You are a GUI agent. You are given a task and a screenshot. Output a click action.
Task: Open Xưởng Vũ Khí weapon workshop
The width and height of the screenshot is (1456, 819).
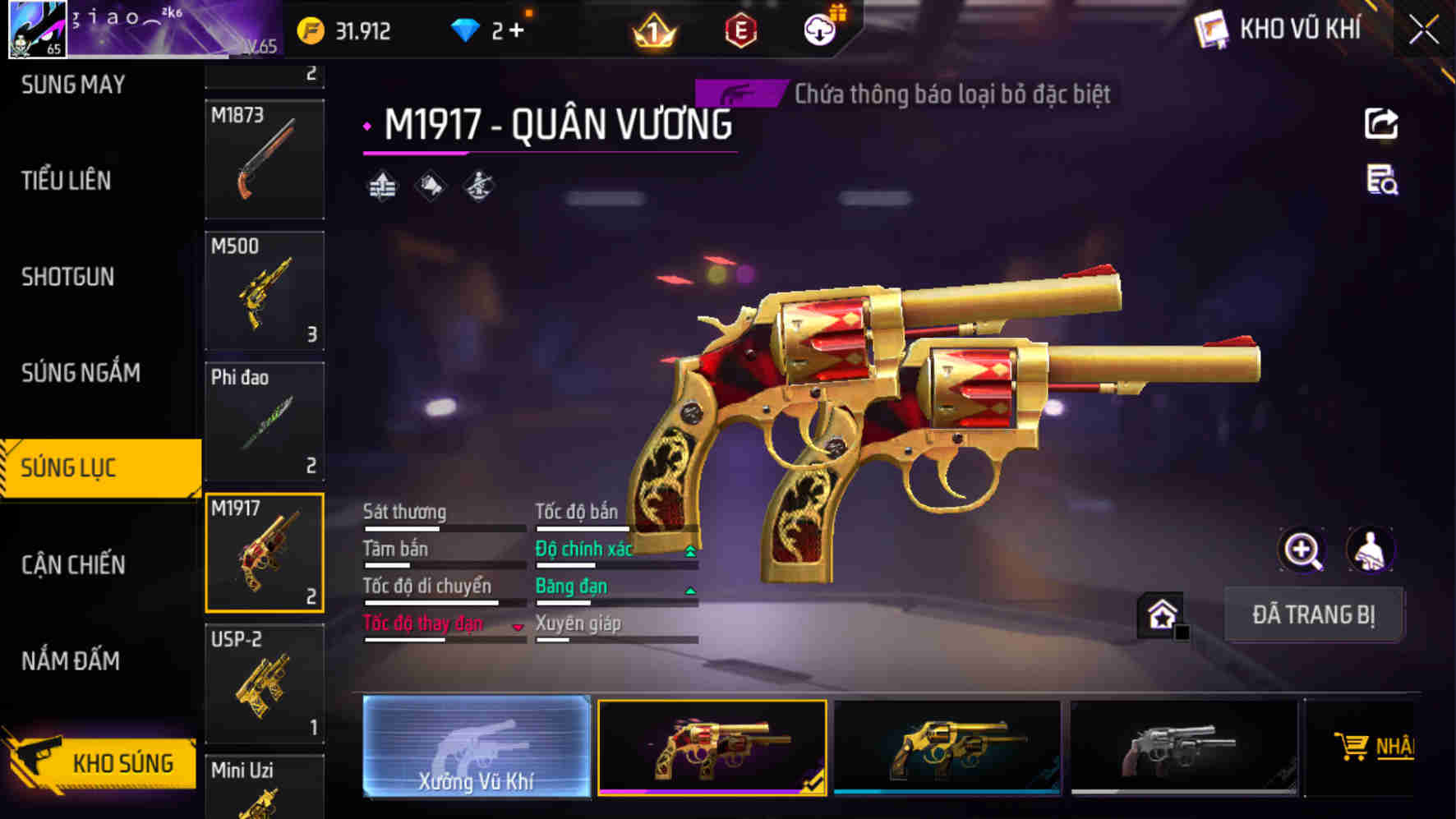[x=477, y=748]
